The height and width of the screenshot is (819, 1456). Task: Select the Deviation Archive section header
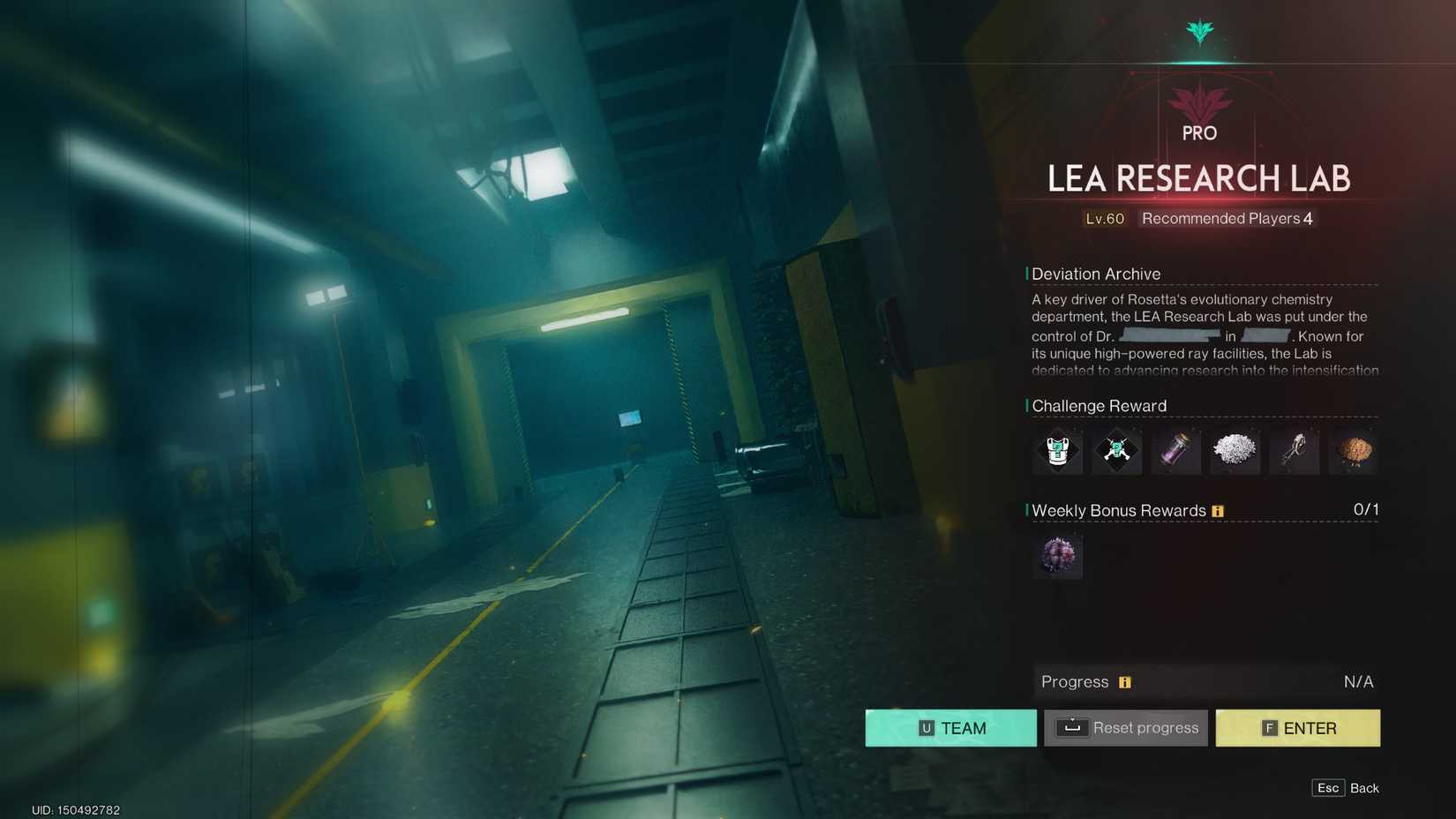click(x=1097, y=274)
